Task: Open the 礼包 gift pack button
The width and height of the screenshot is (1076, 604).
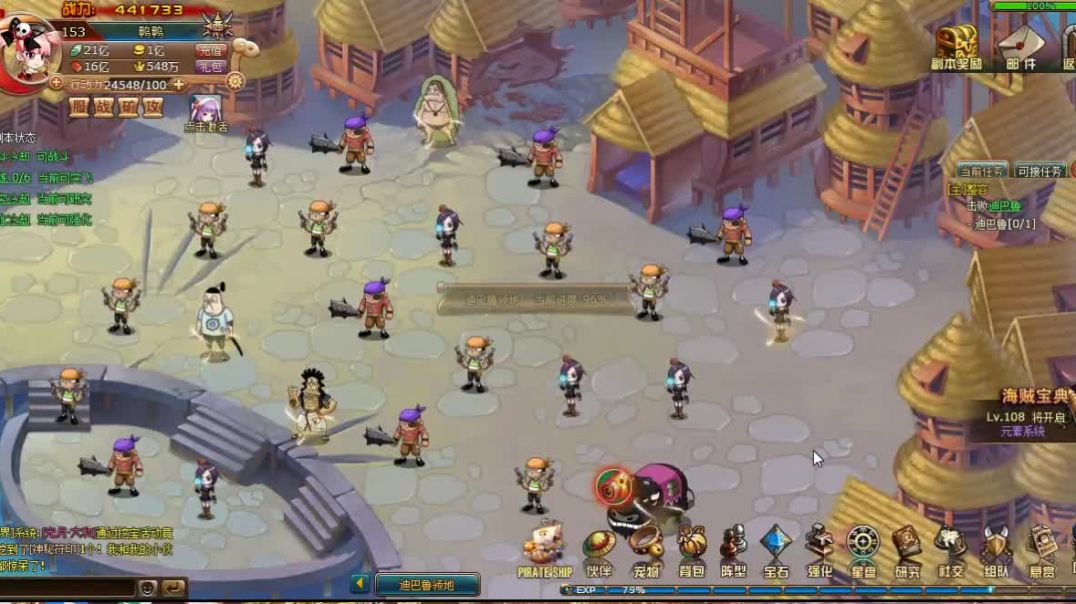Action: [x=210, y=66]
